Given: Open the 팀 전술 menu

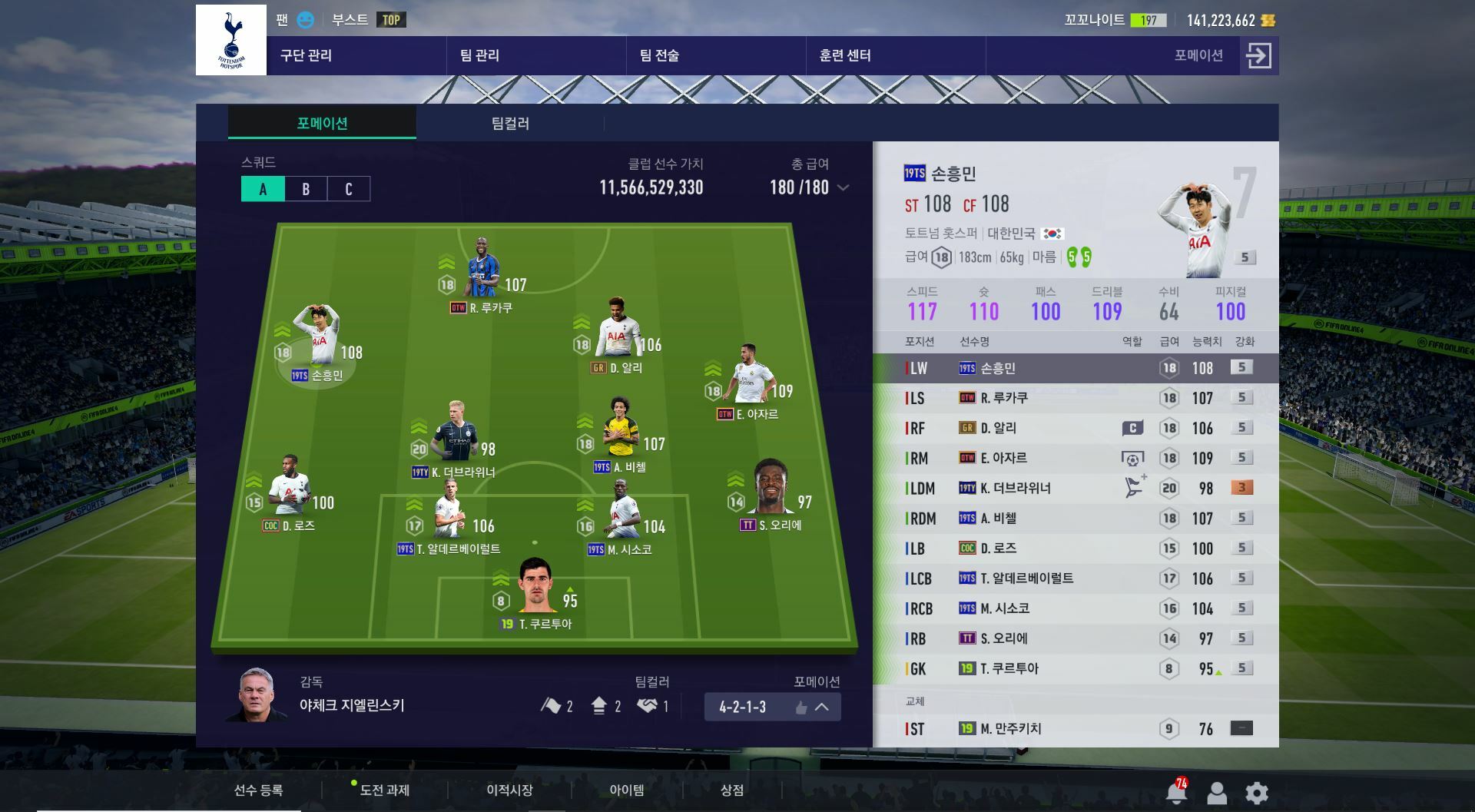Looking at the screenshot, I should 659,55.
